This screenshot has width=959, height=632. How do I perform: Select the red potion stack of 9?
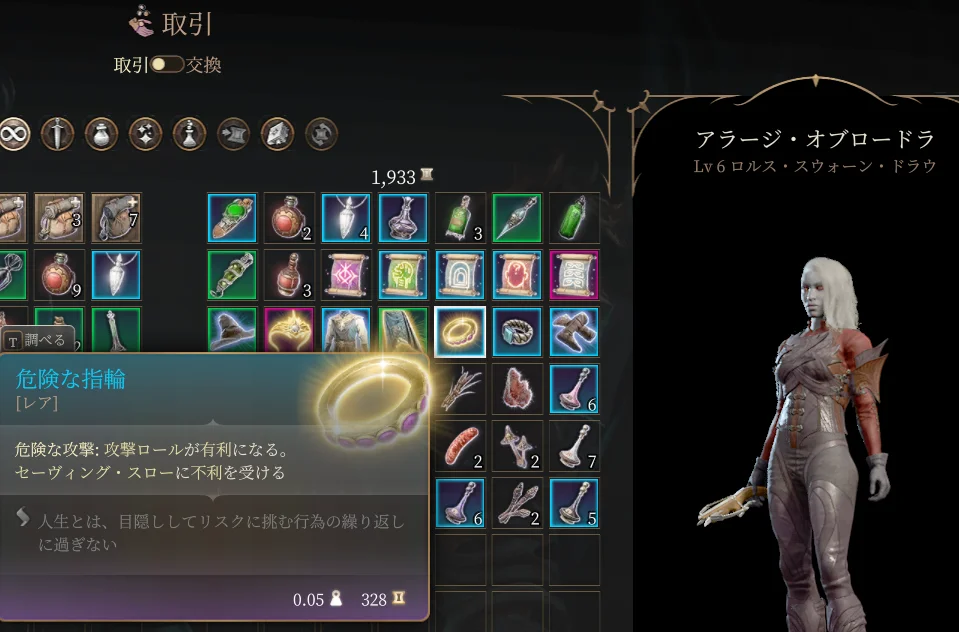pos(59,275)
